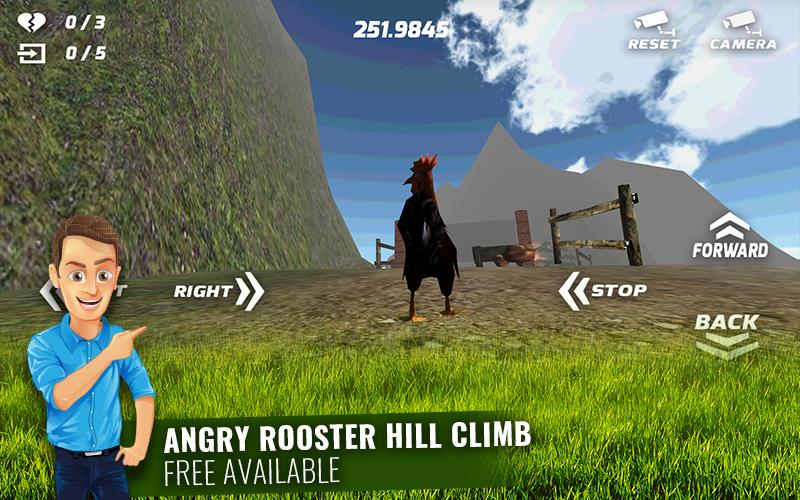Screen dimensions: 800x500
Task: Move the rooster using the Forward arrow
Action: (x=730, y=237)
